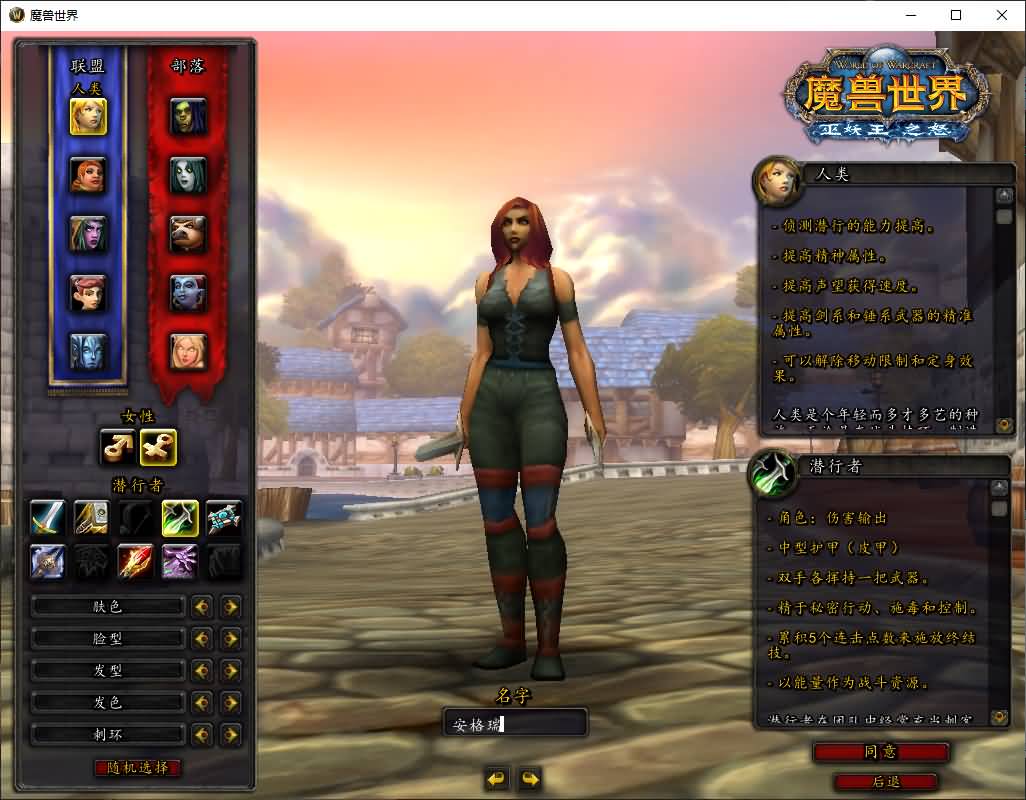The height and width of the screenshot is (800, 1026).
Task: Select the Orc race portrait
Action: point(188,116)
